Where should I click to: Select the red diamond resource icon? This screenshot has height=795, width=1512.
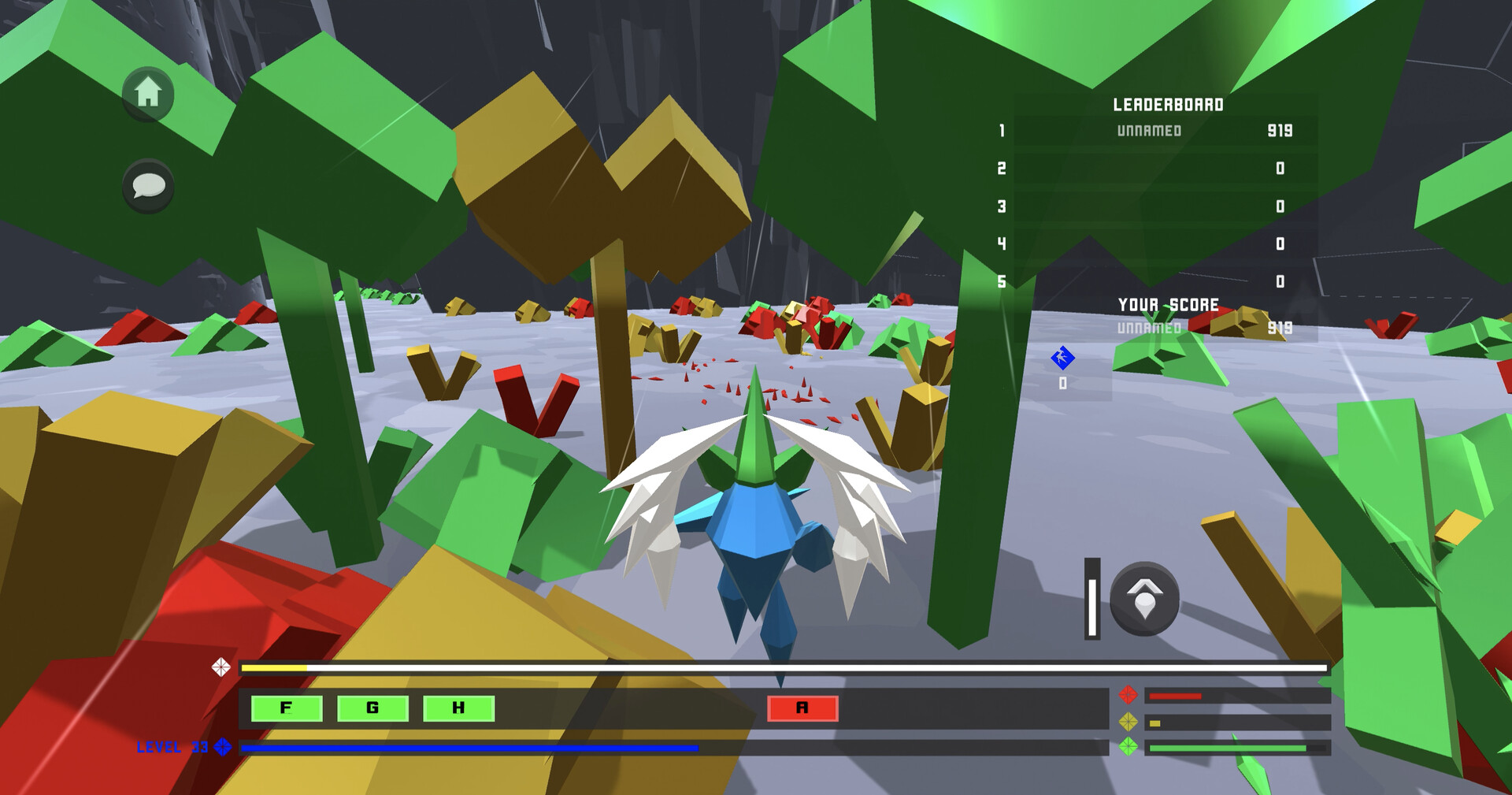pos(1128,694)
